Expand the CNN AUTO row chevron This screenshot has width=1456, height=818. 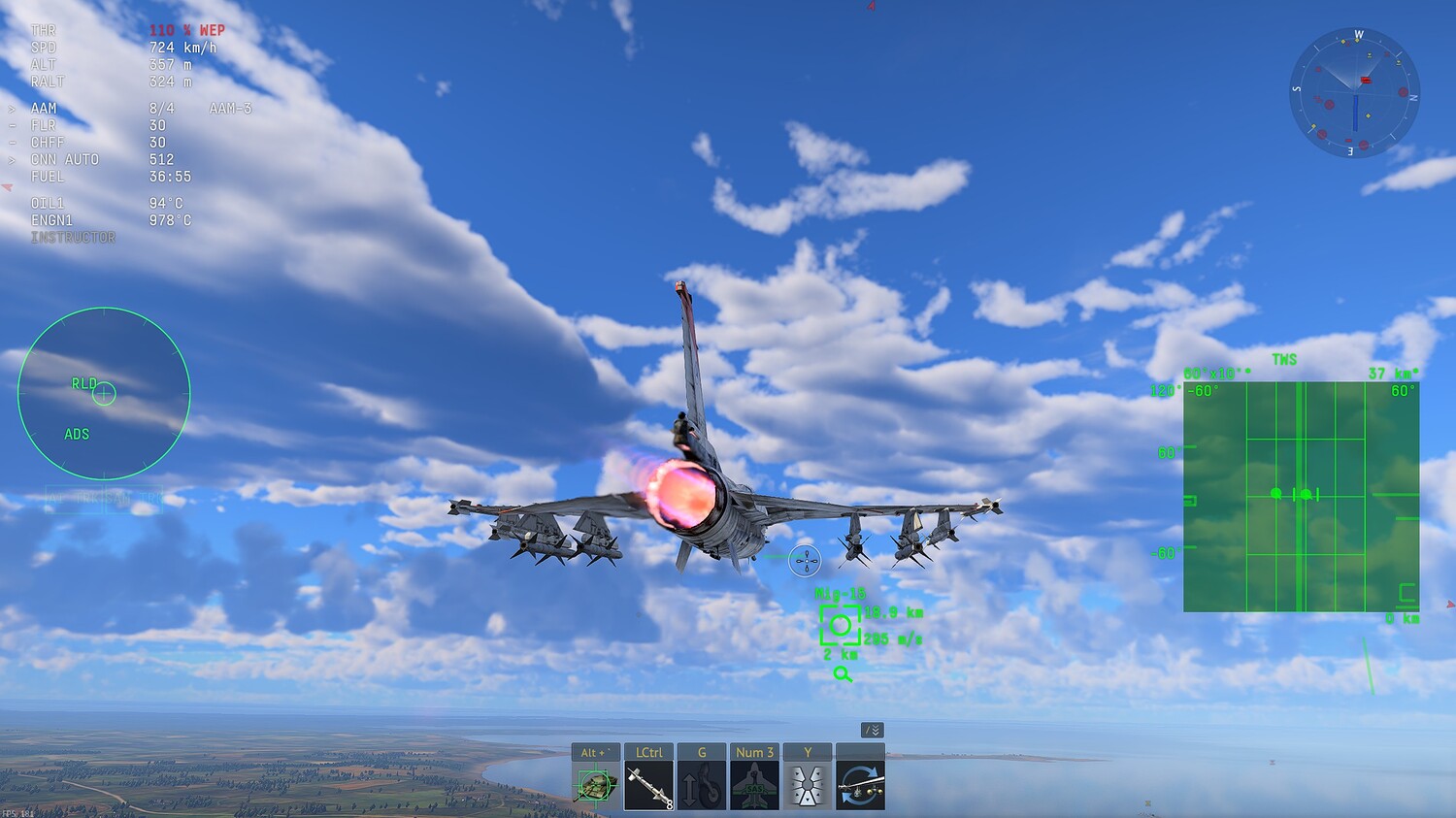coord(12,159)
